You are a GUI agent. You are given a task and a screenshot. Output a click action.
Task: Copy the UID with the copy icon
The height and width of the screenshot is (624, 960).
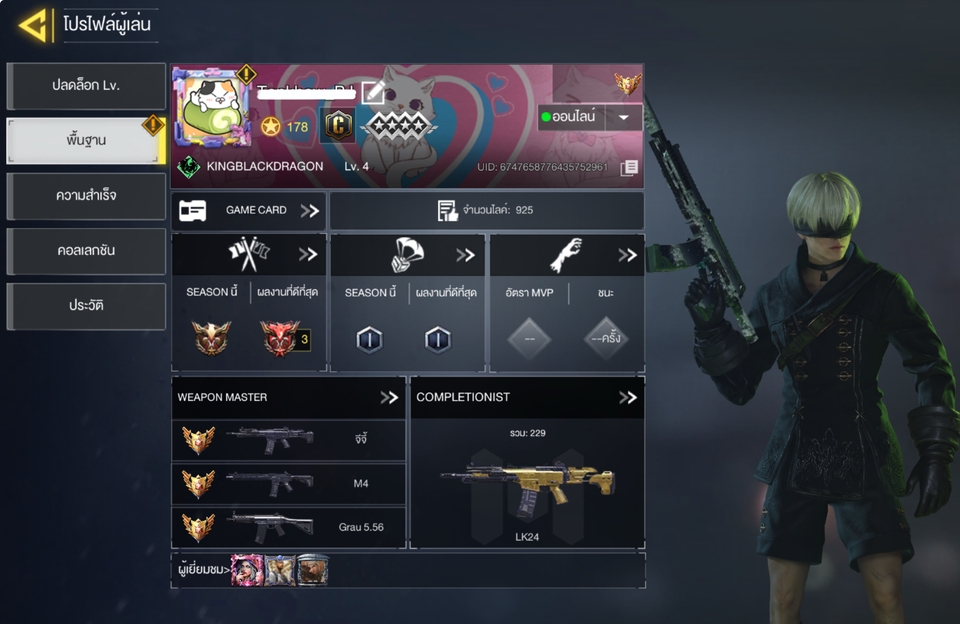[x=629, y=167]
